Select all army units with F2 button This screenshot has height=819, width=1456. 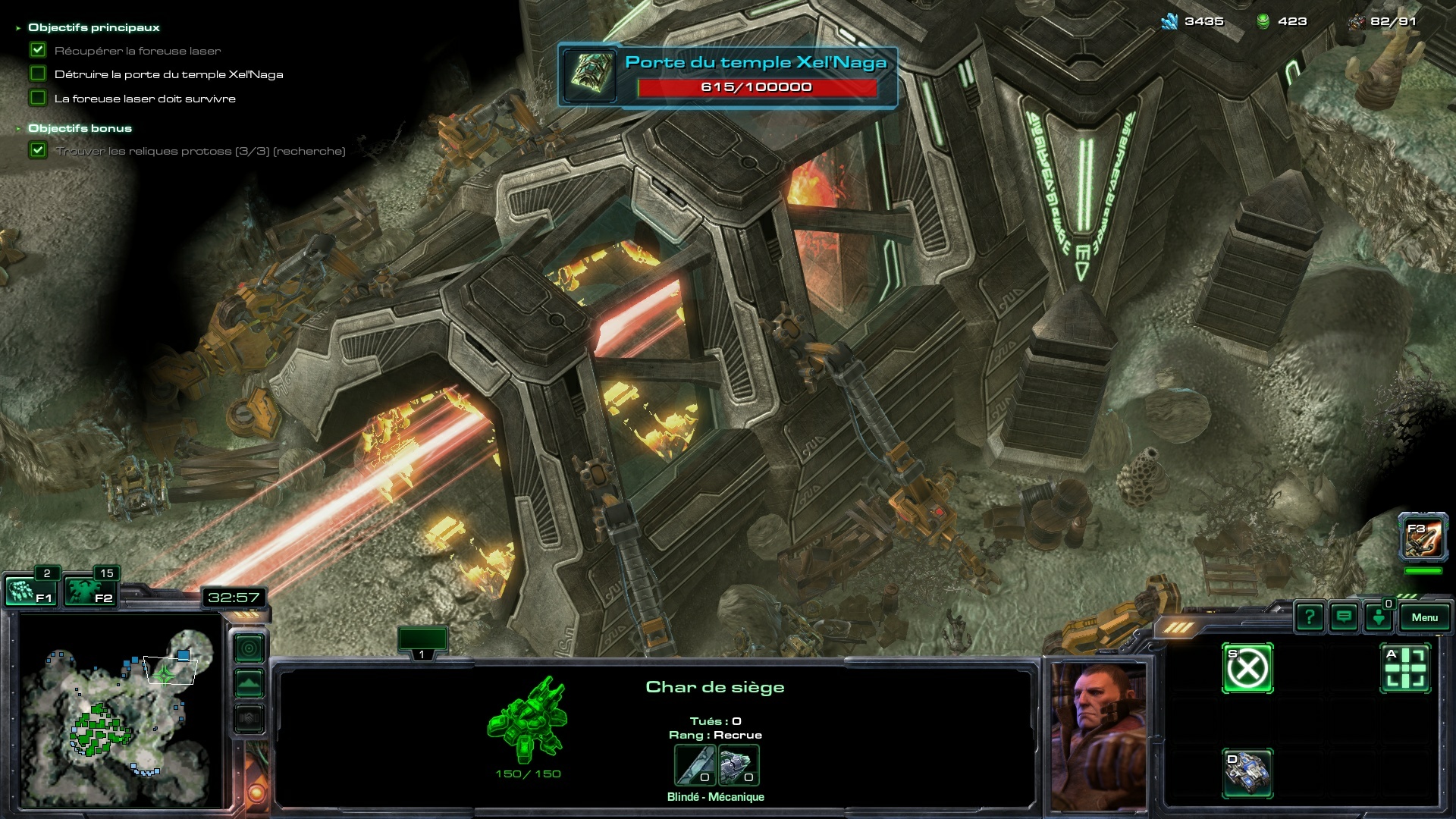(89, 591)
